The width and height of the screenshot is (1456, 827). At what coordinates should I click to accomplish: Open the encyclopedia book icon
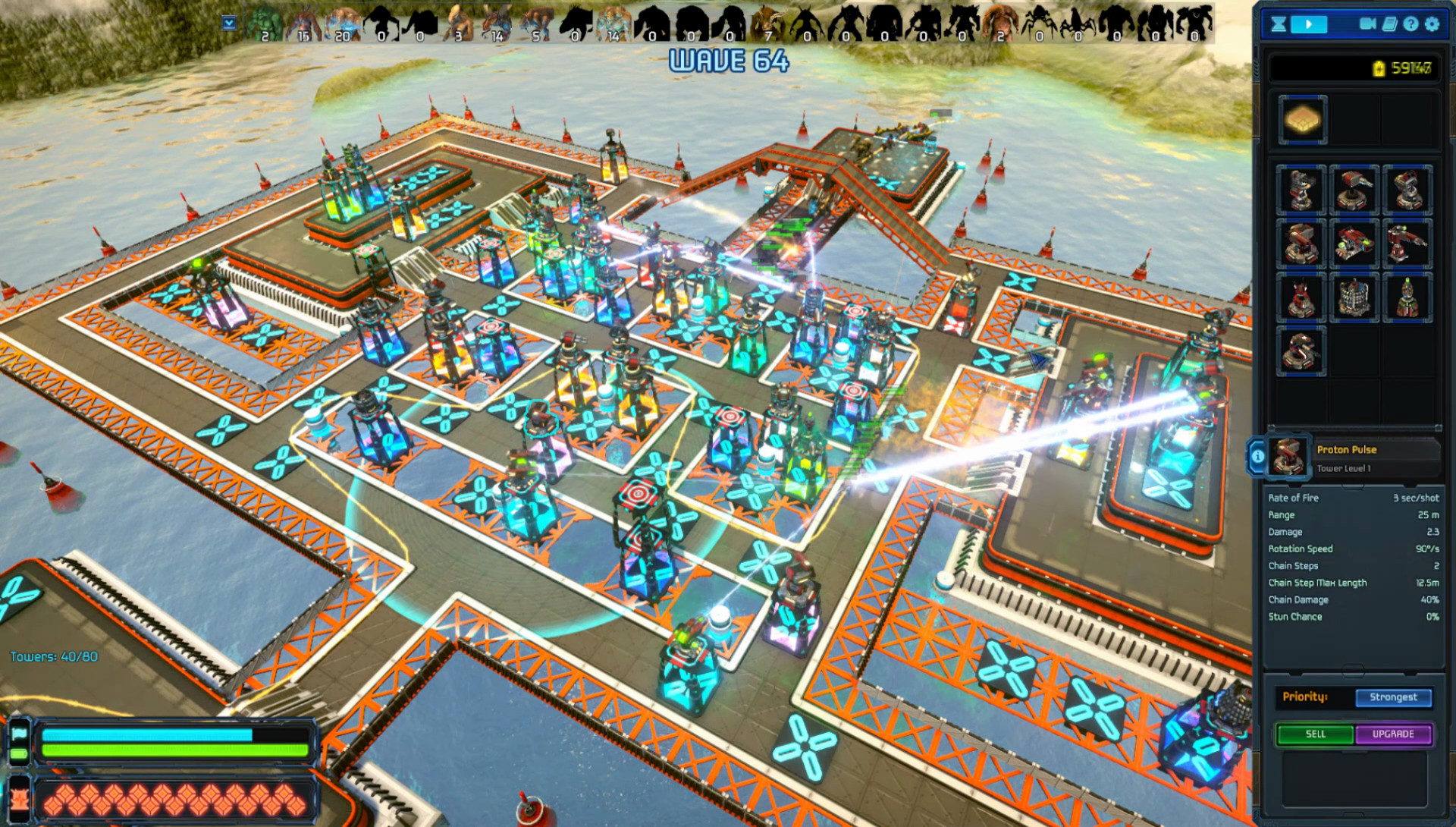(1389, 24)
